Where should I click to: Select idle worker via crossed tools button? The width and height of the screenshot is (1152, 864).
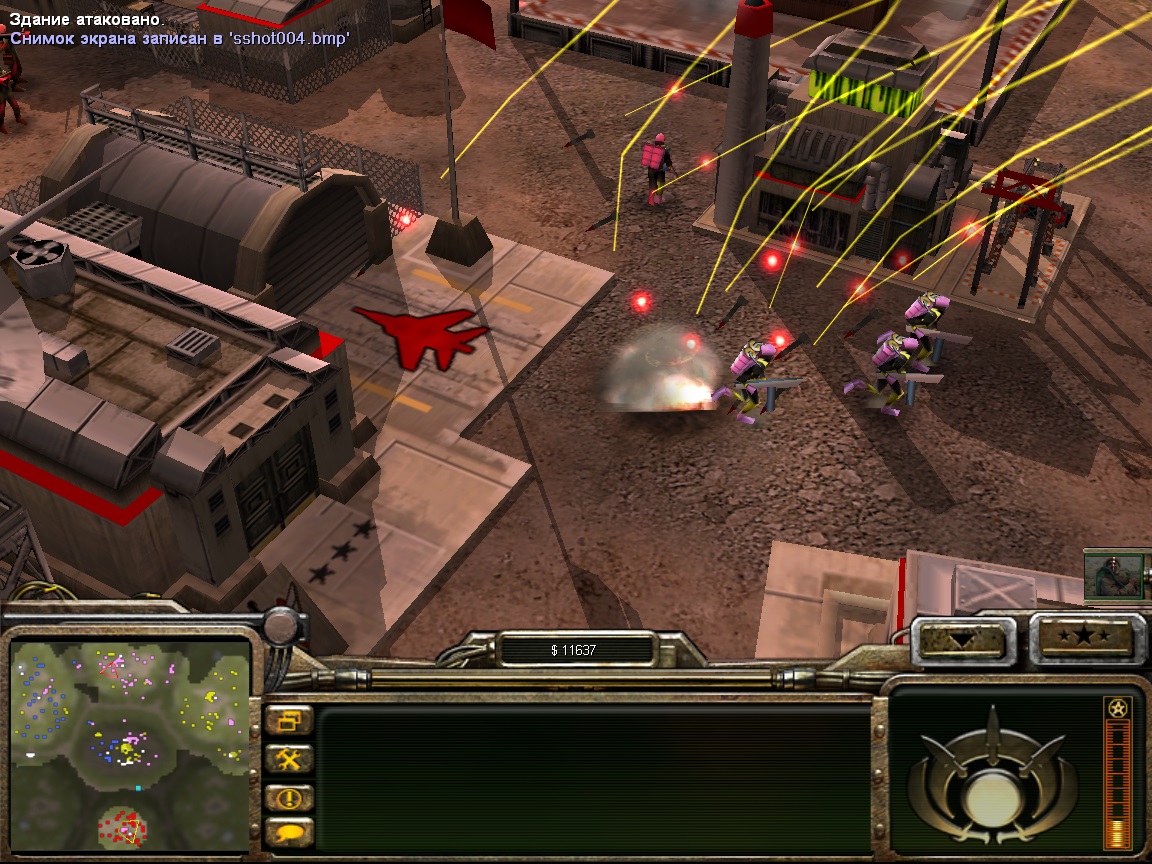click(x=289, y=760)
